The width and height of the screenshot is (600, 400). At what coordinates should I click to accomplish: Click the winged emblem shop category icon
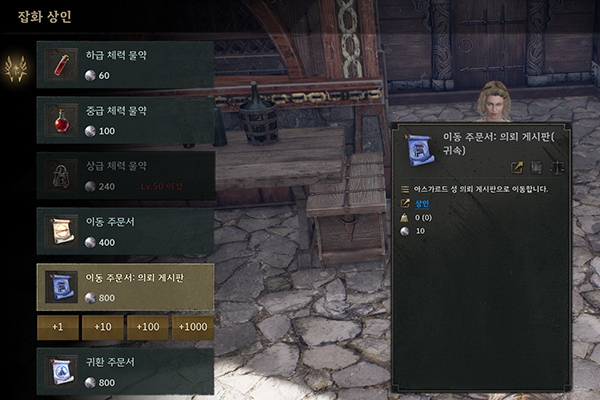(15, 68)
